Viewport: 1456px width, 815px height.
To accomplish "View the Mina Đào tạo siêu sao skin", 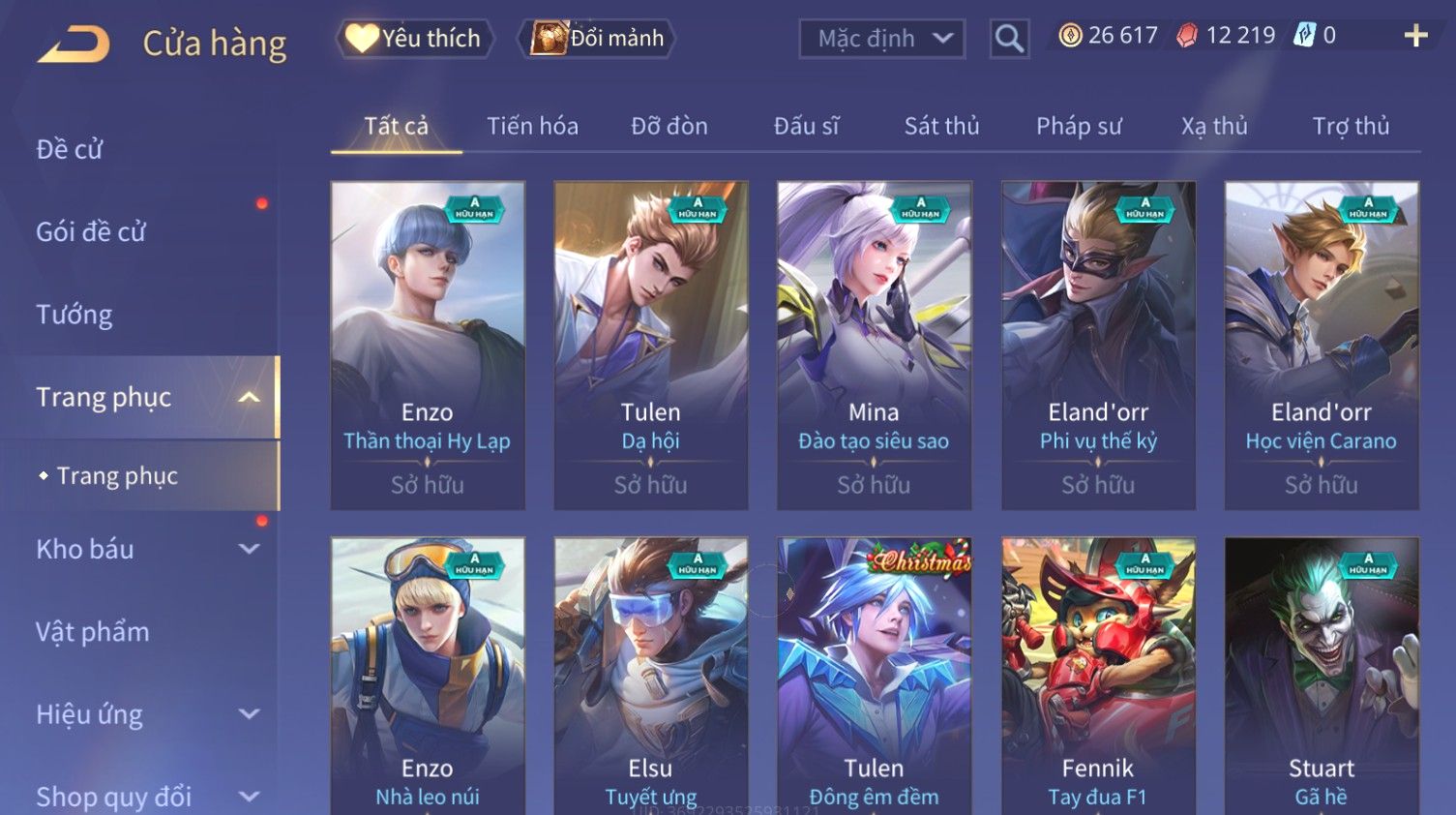I will pyautogui.click(x=874, y=345).
